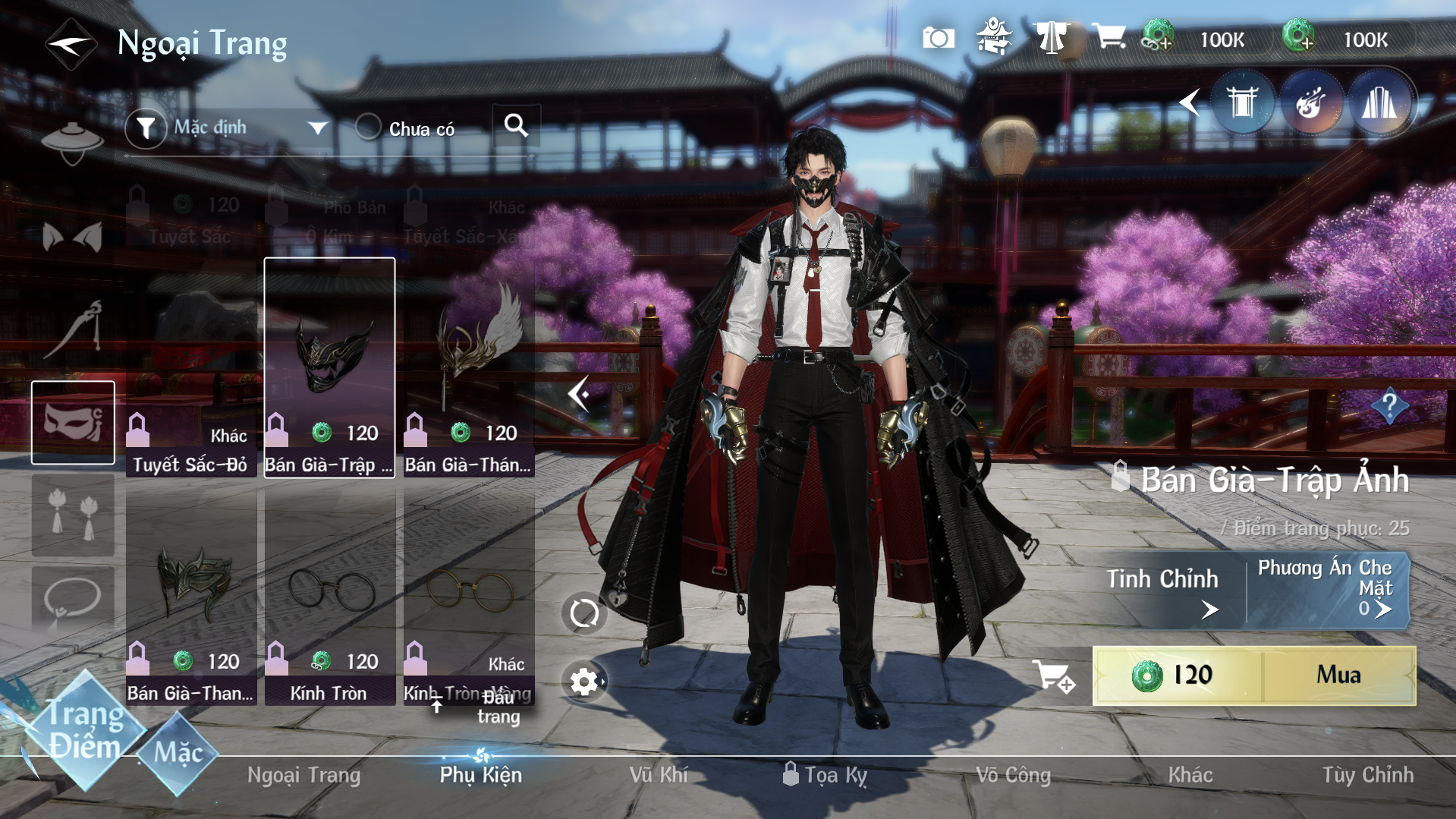Buy the item with Mua button
1456x819 pixels.
(x=1338, y=675)
